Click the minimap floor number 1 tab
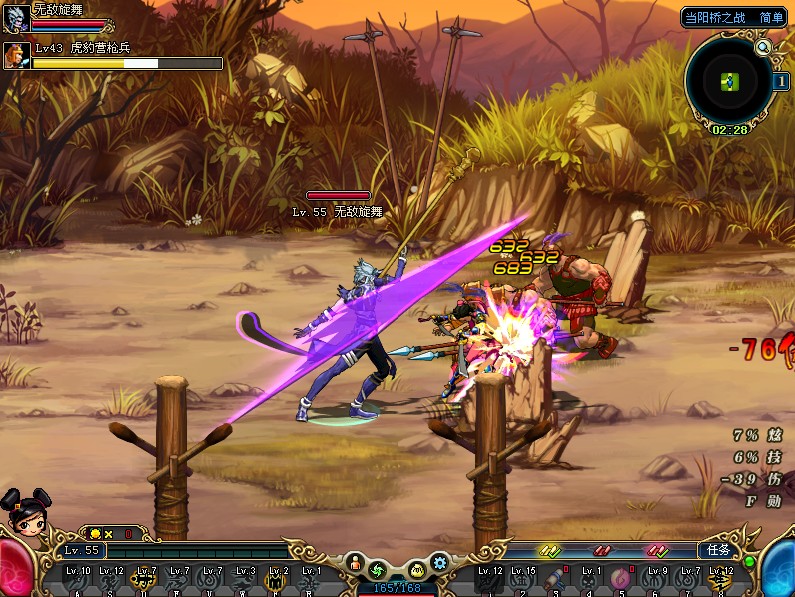The width and height of the screenshot is (795, 597). [780, 81]
